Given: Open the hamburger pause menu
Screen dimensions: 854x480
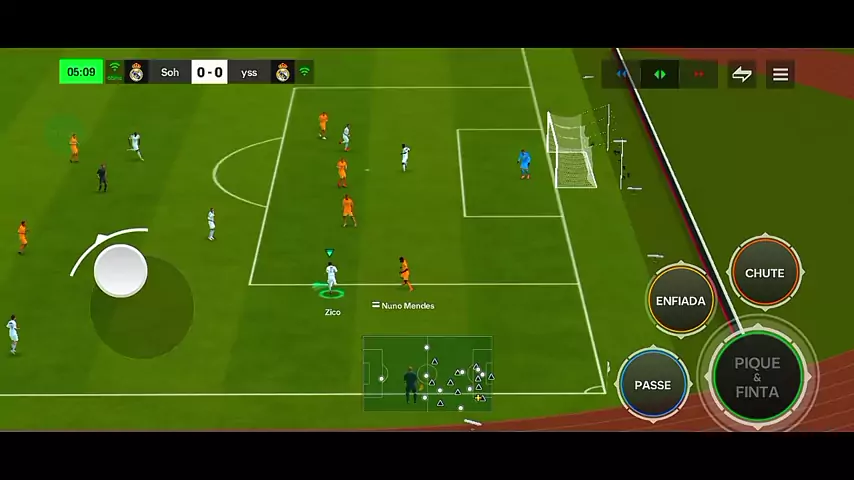Looking at the screenshot, I should (780, 74).
